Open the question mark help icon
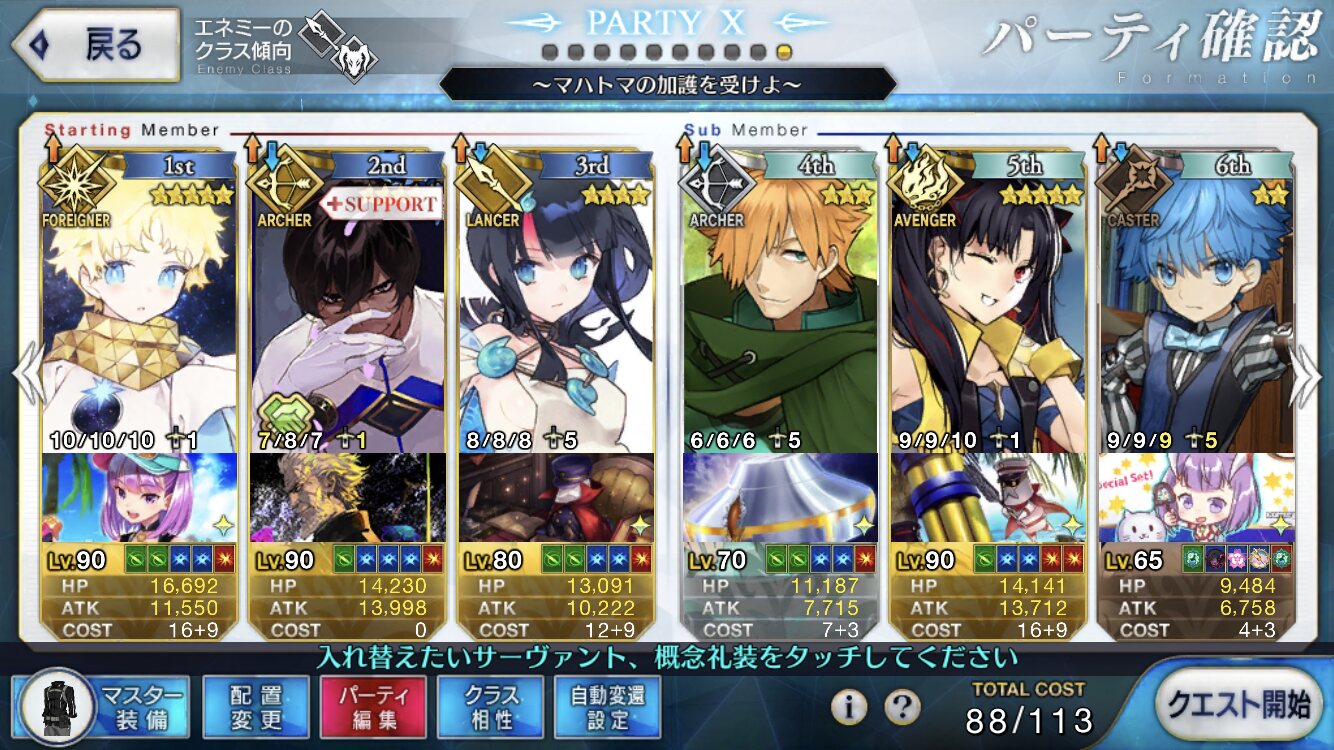 tap(902, 708)
